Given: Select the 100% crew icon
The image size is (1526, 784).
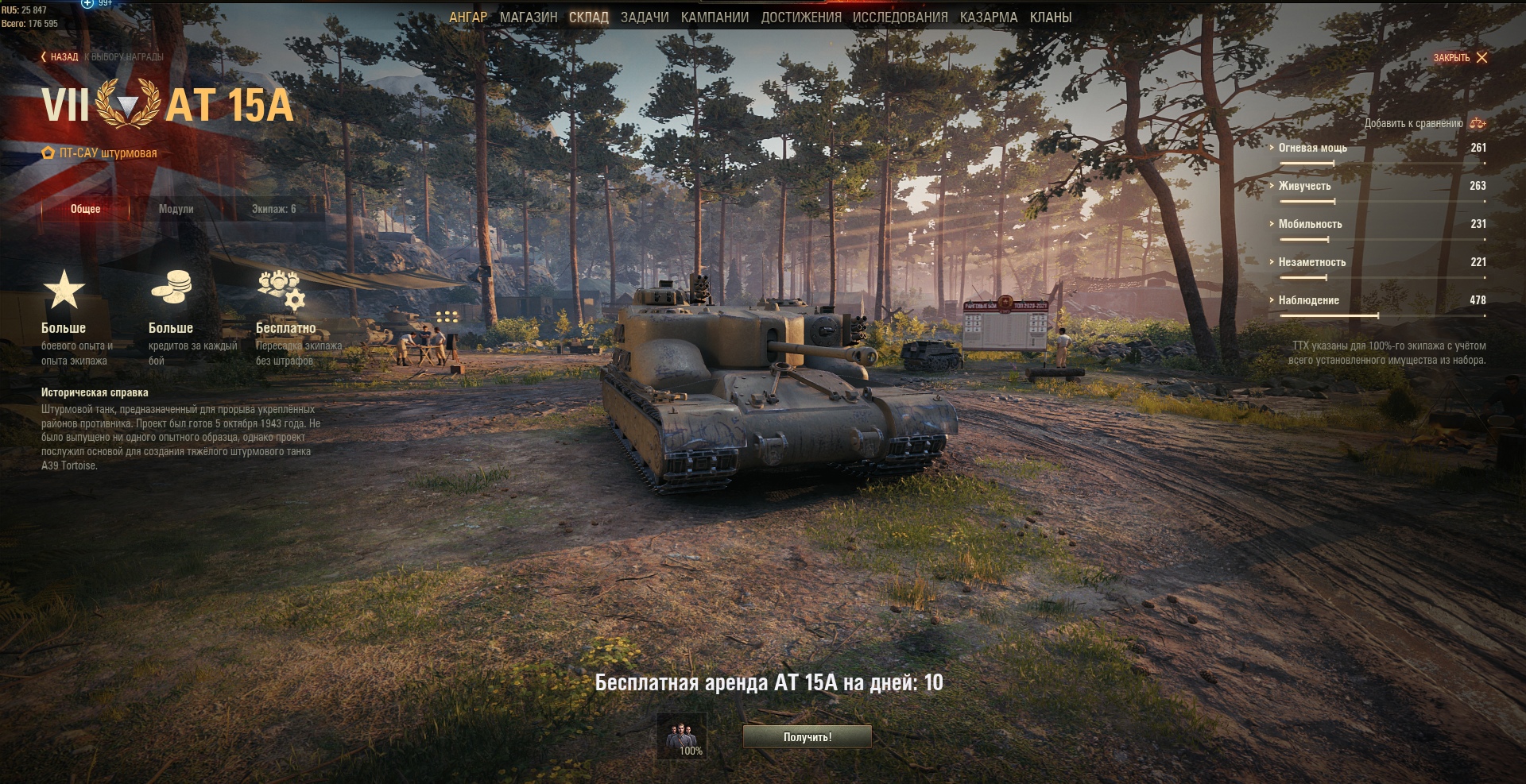Looking at the screenshot, I should pos(681,737).
